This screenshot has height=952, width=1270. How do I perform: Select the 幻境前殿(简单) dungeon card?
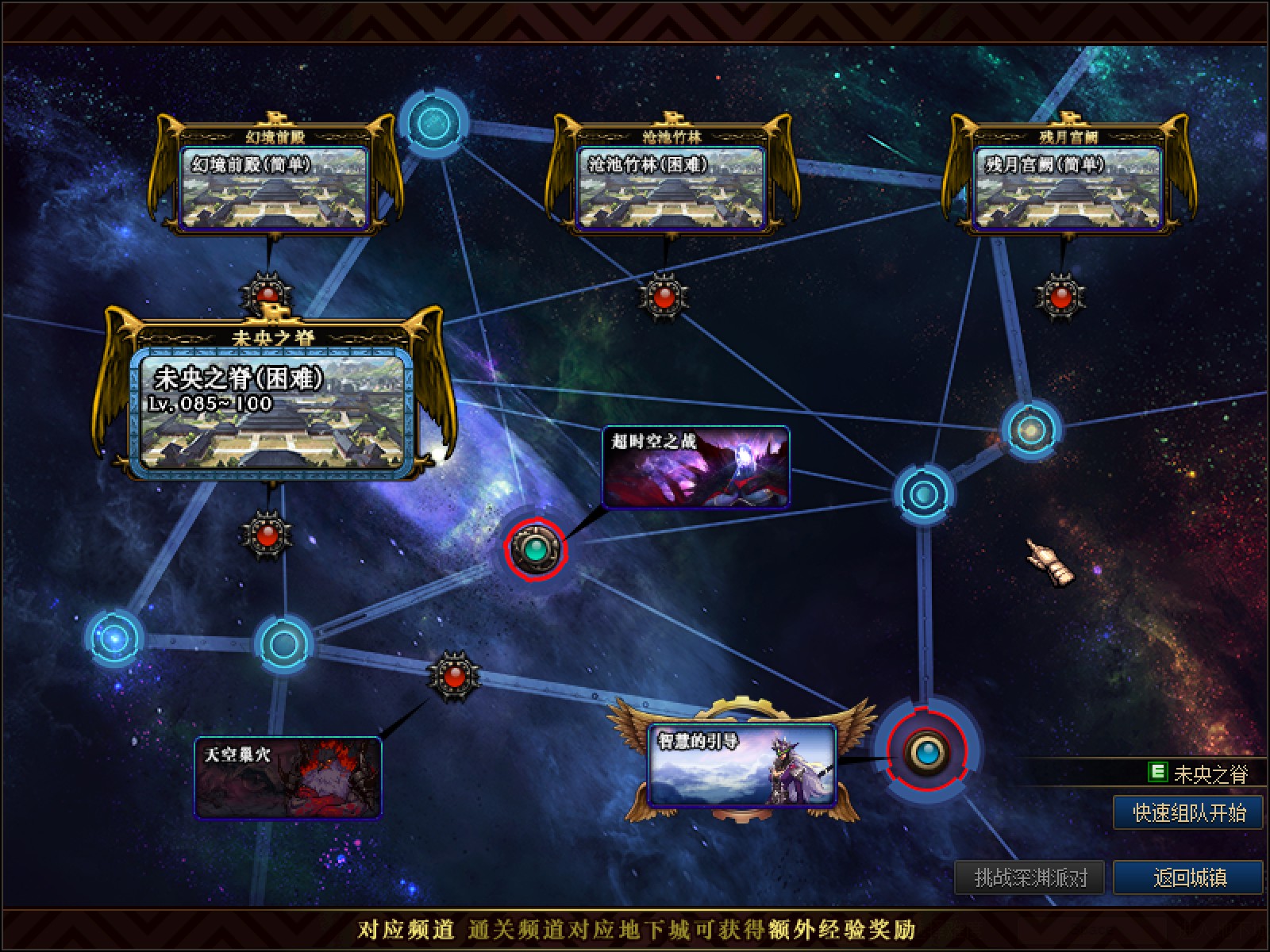tap(275, 188)
